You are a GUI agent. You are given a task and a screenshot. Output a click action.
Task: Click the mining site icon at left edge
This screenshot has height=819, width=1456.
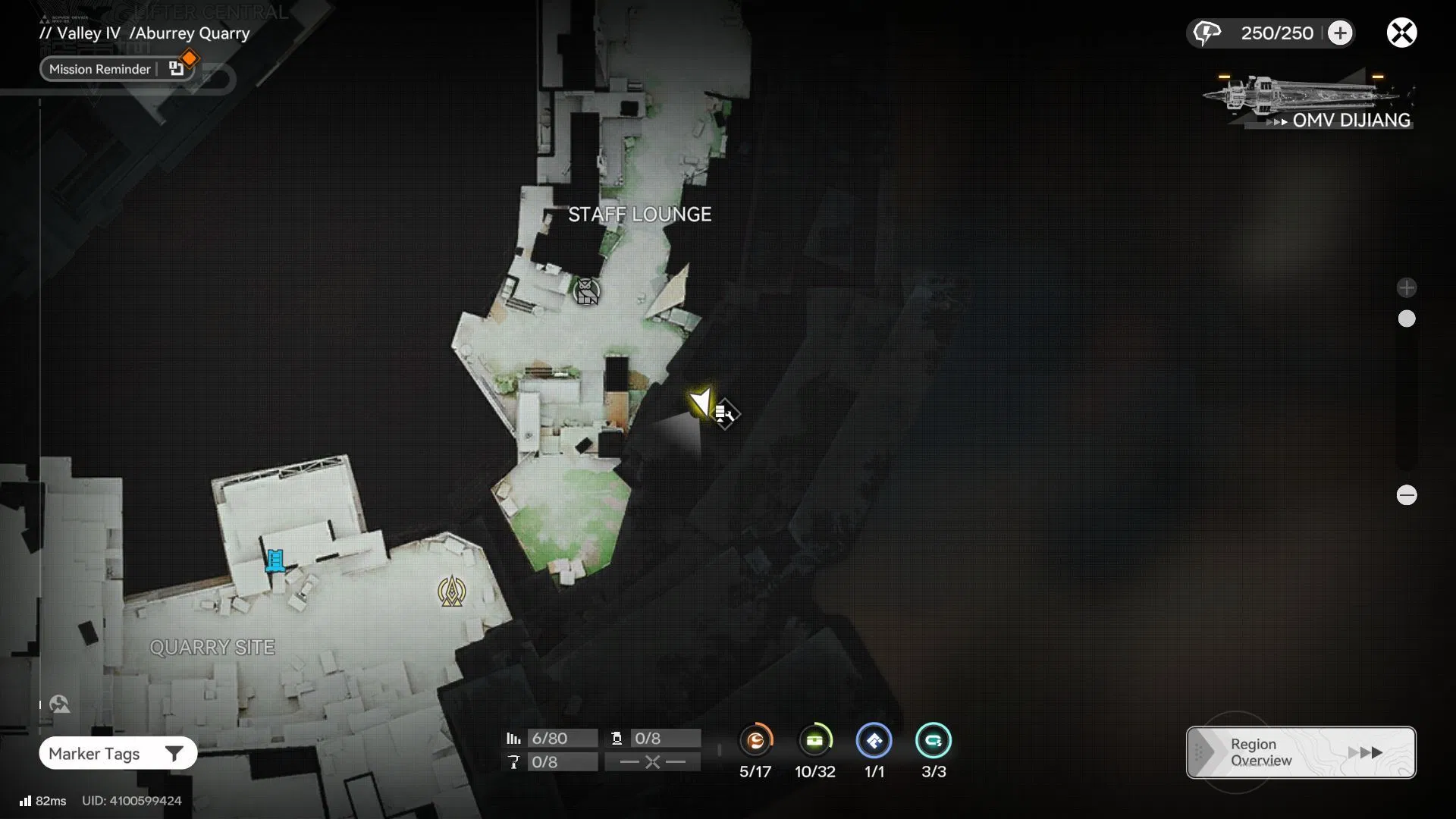[59, 704]
